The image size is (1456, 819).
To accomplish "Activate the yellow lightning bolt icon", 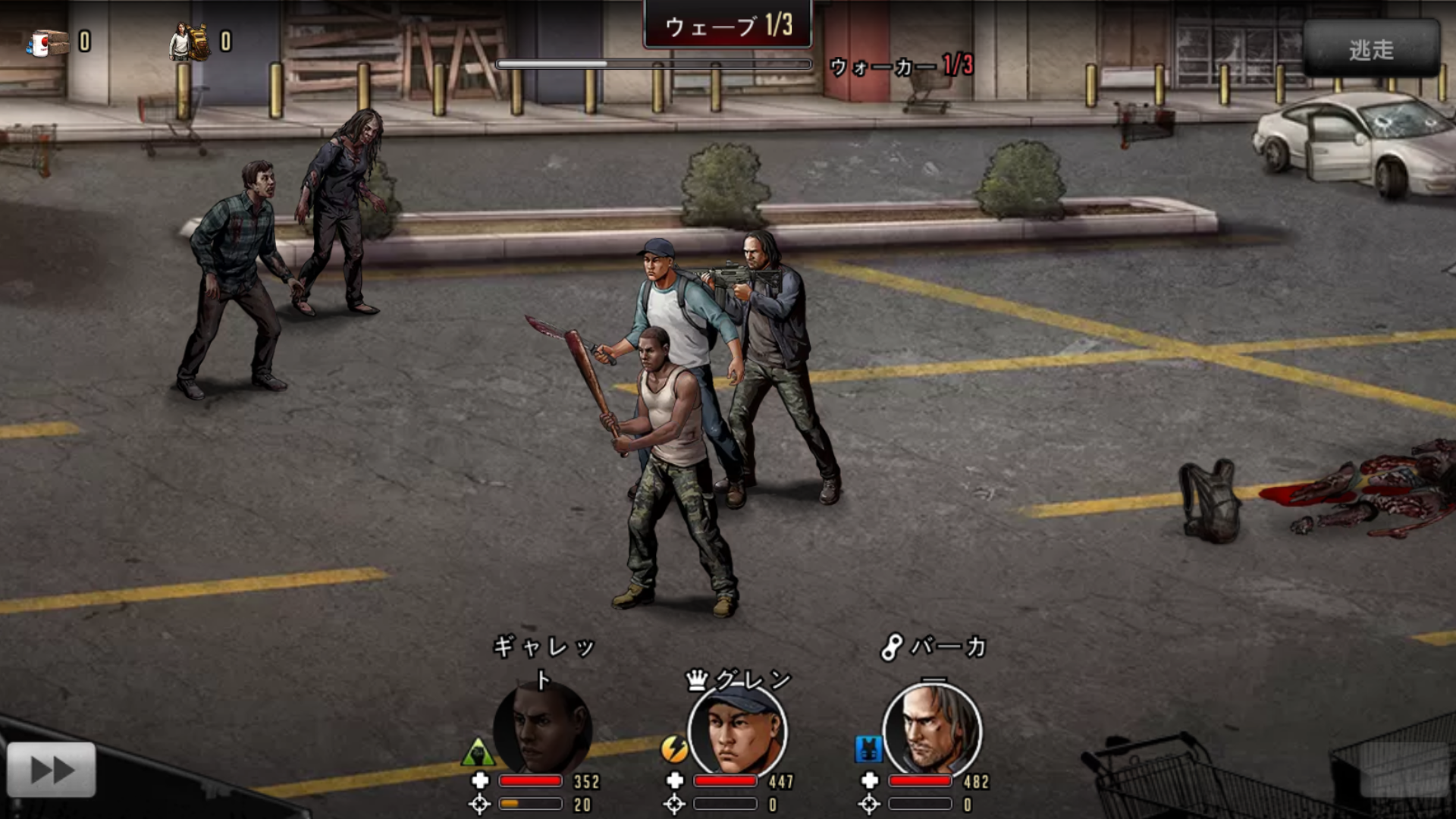I will [x=673, y=749].
